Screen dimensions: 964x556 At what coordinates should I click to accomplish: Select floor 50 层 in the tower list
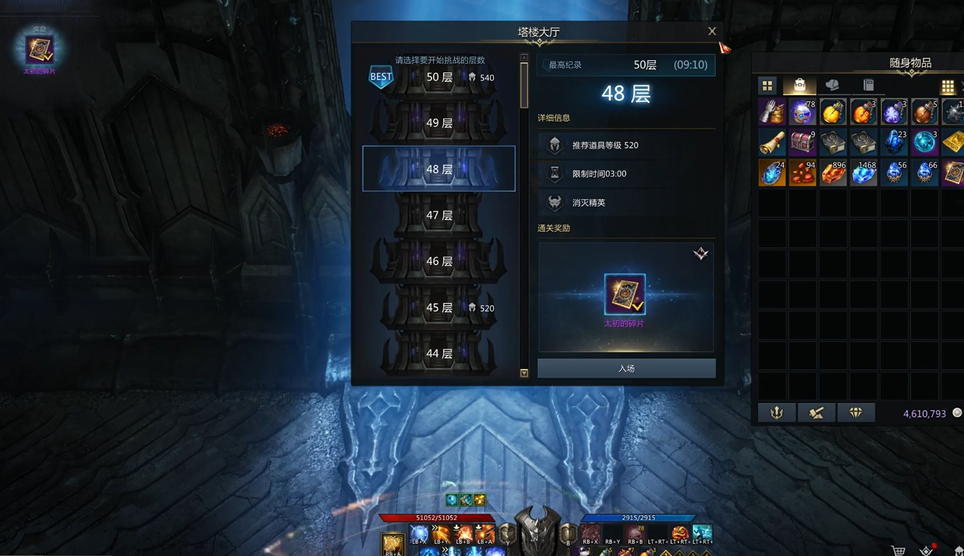tap(439, 77)
